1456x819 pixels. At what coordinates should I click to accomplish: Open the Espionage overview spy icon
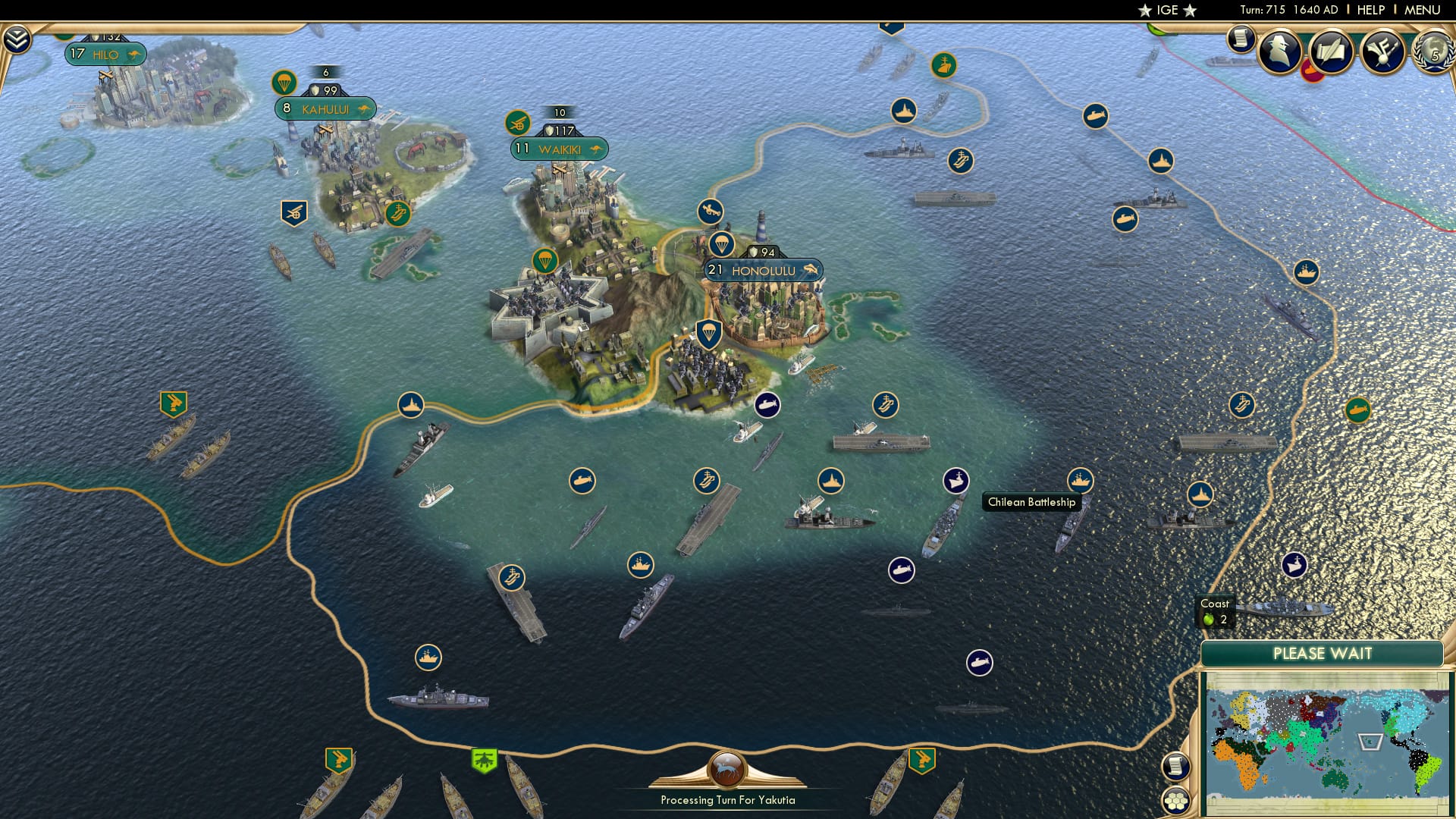click(x=1279, y=55)
